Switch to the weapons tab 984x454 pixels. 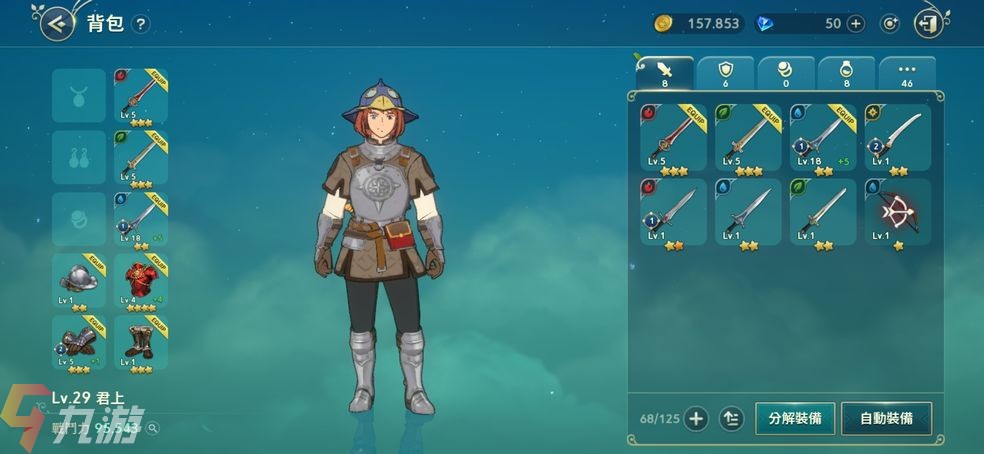point(665,73)
